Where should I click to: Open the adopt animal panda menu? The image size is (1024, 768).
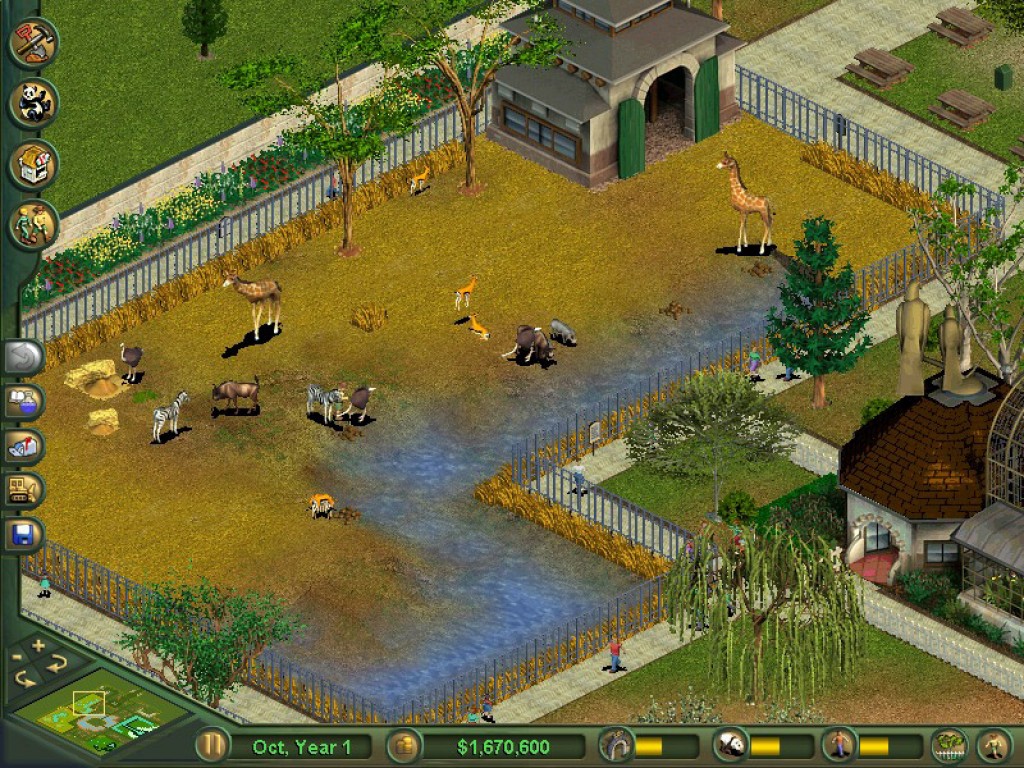click(33, 103)
